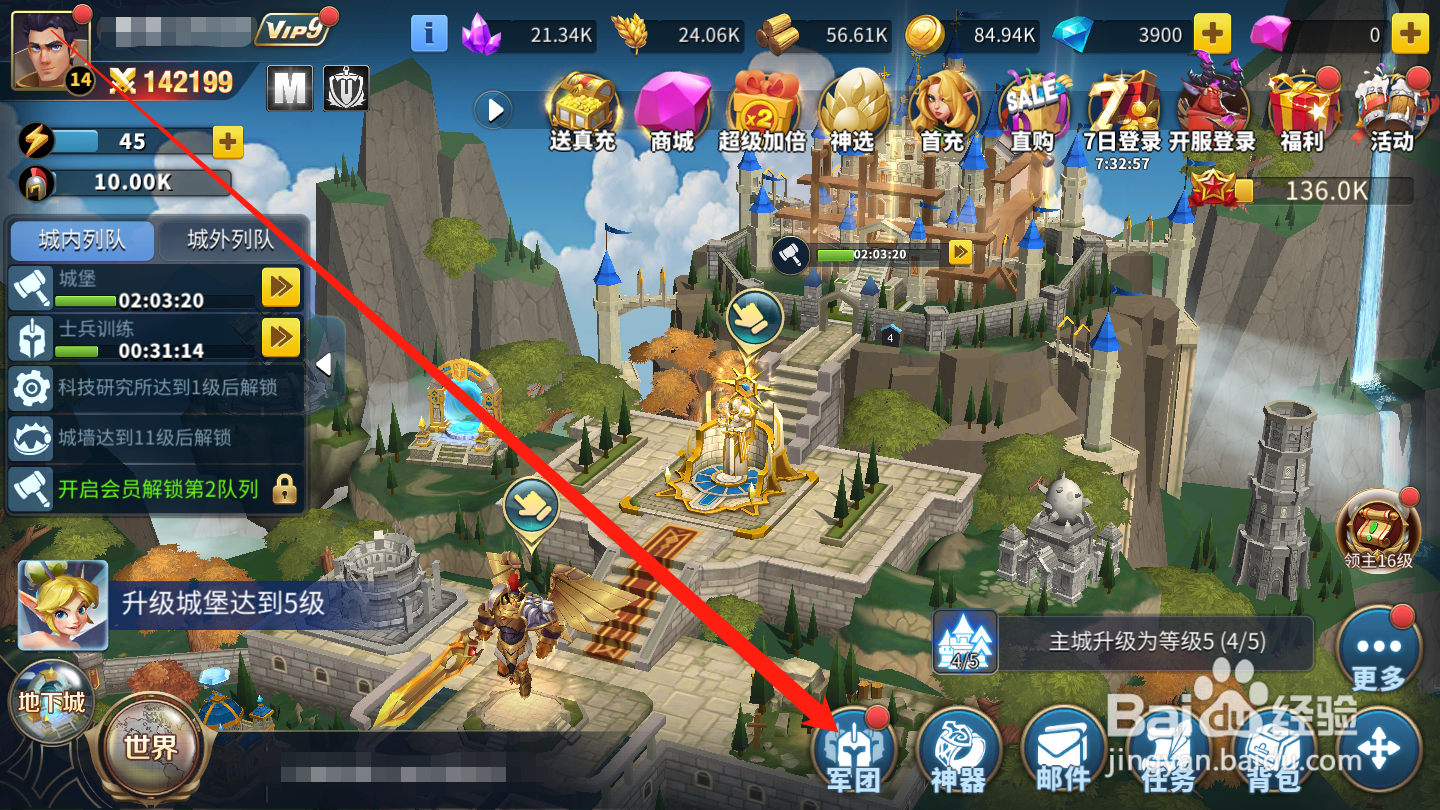Open the 邮件 (mail) icon
Viewport: 1440px width, 810px height.
point(1063,748)
